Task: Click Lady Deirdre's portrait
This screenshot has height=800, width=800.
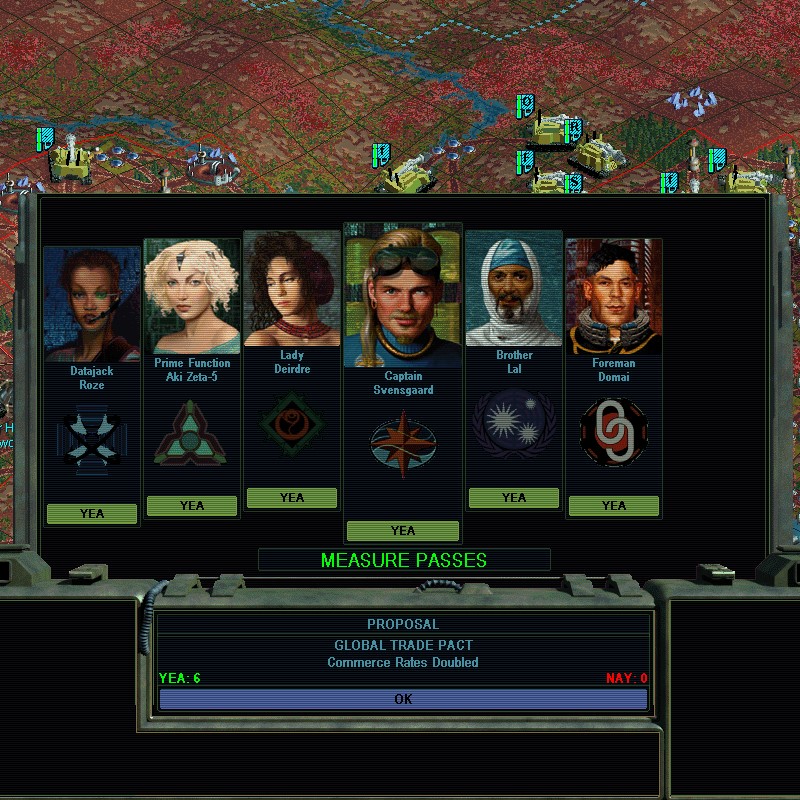Action: coord(292,288)
